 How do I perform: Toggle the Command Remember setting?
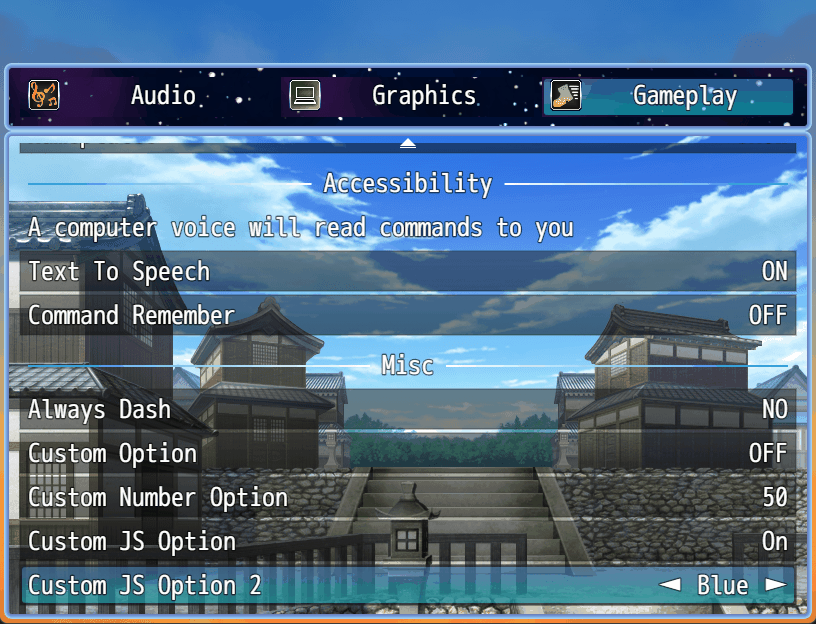408,315
